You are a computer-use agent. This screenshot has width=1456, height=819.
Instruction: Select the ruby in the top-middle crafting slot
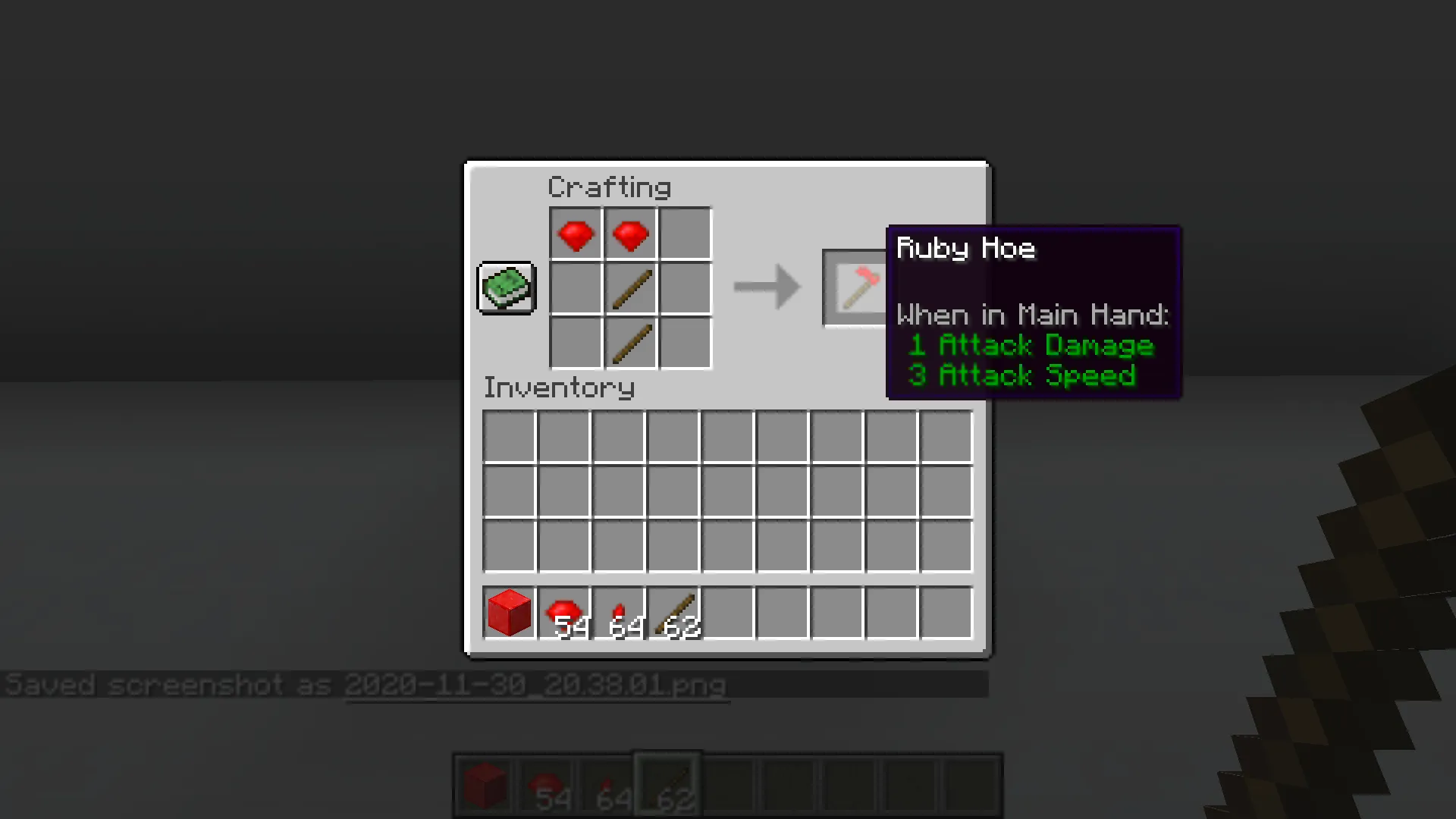click(x=629, y=234)
